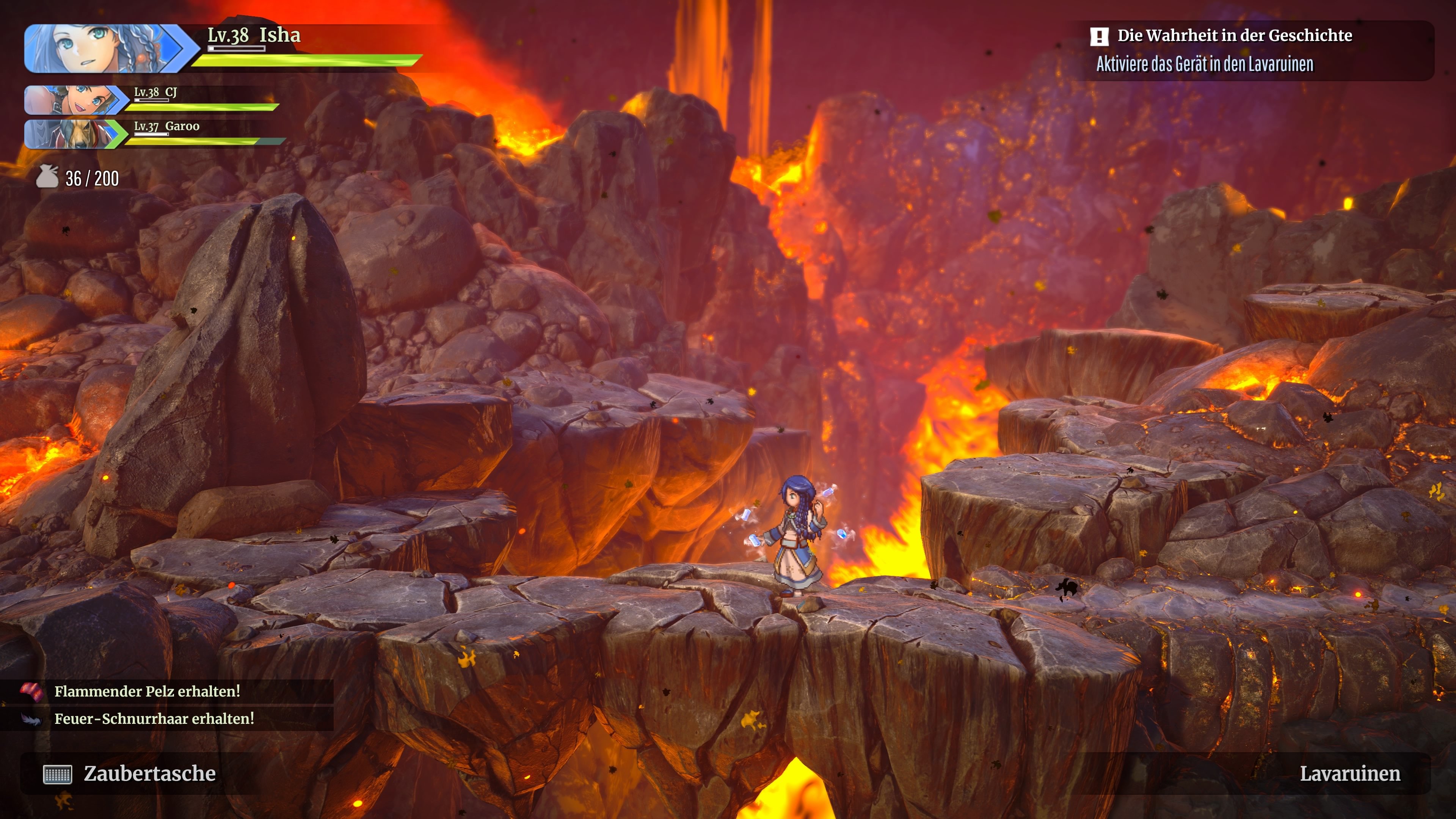Viewport: 1456px width, 819px height.
Task: Click the Lavaruinen location label
Action: click(x=1350, y=773)
